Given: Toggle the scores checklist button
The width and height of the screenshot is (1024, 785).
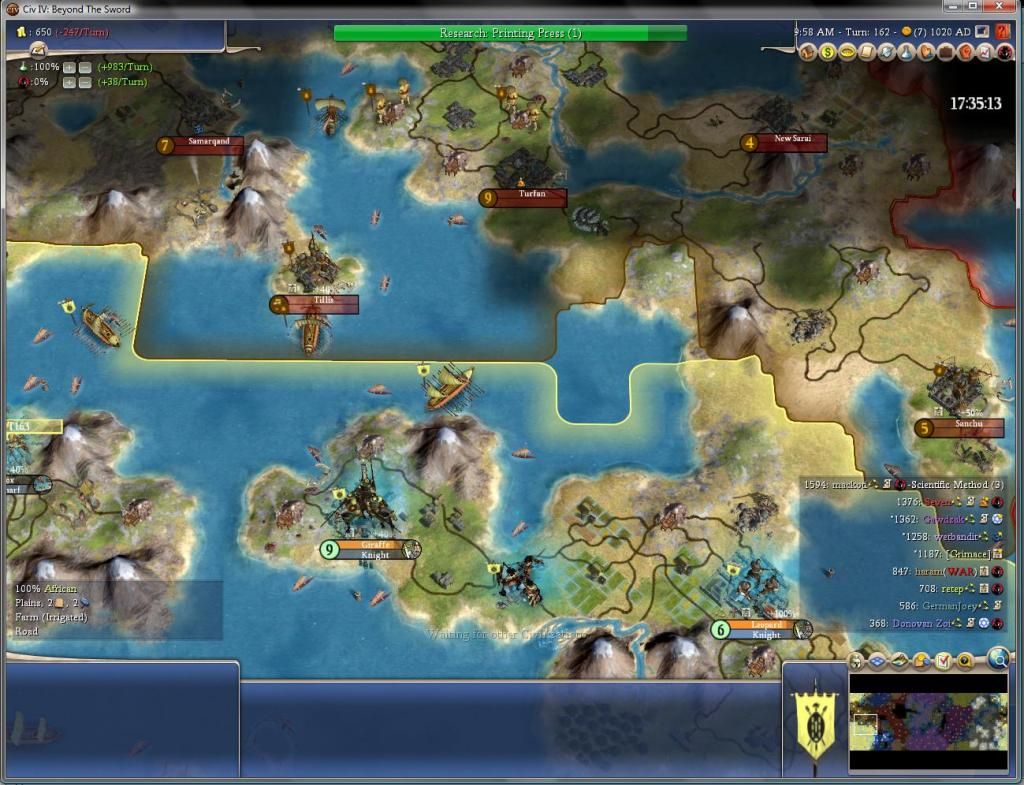Looking at the screenshot, I should 943,661.
